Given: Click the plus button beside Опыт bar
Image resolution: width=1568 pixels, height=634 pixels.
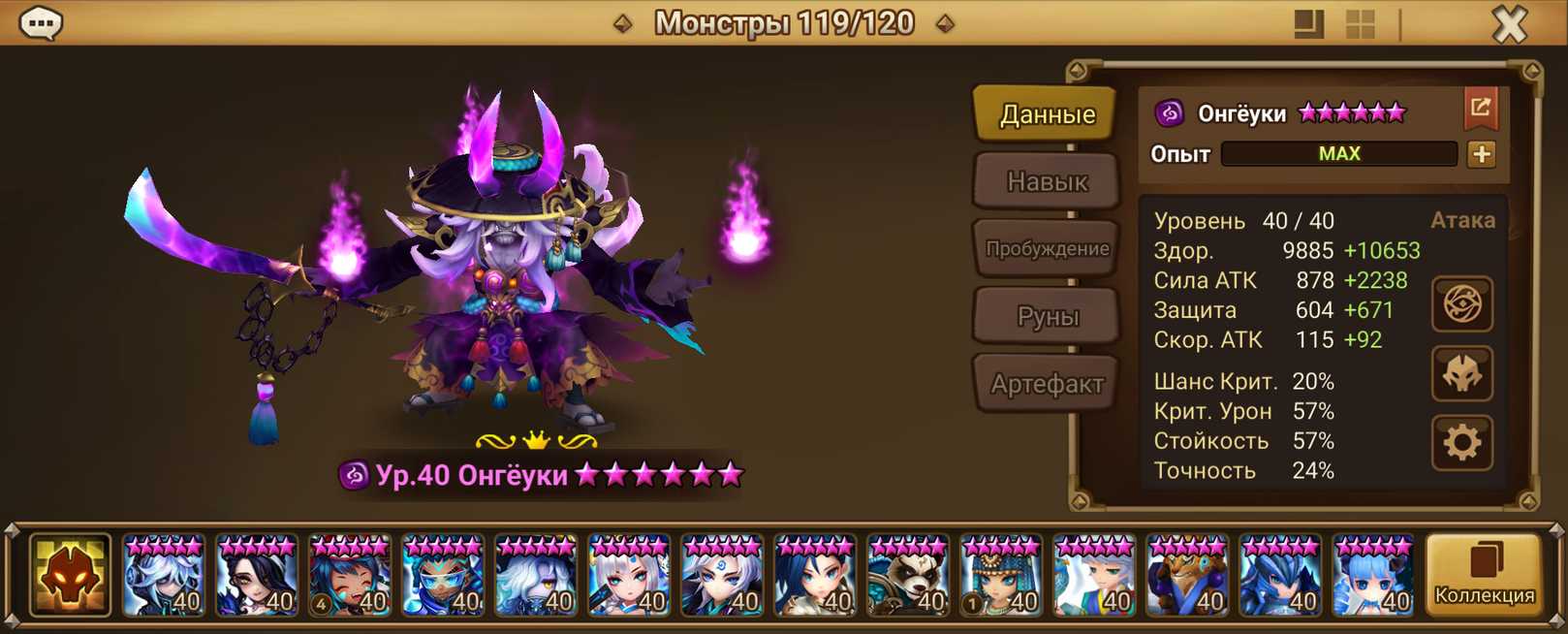Looking at the screenshot, I should tap(1481, 154).
